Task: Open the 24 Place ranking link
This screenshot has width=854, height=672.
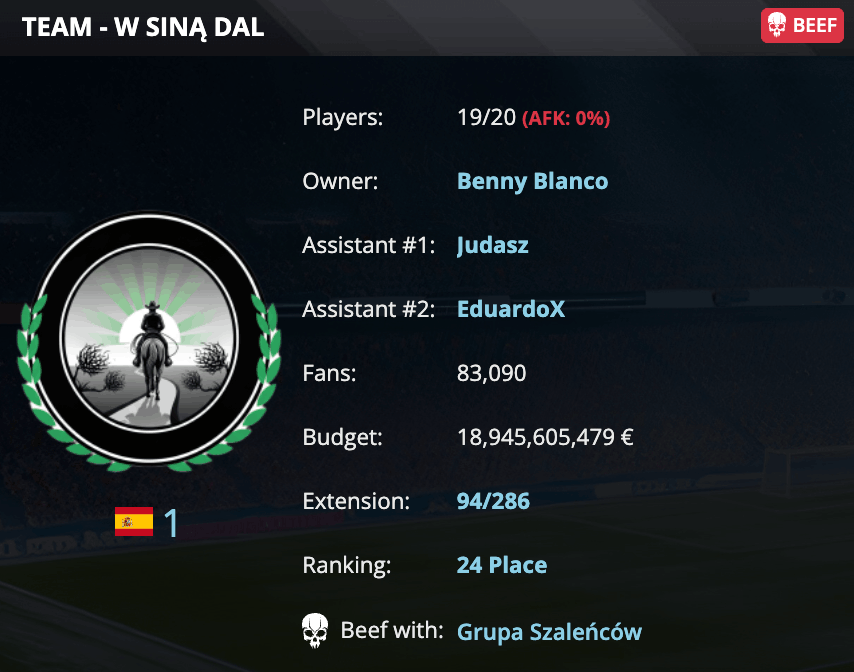Action: pyautogui.click(x=502, y=565)
